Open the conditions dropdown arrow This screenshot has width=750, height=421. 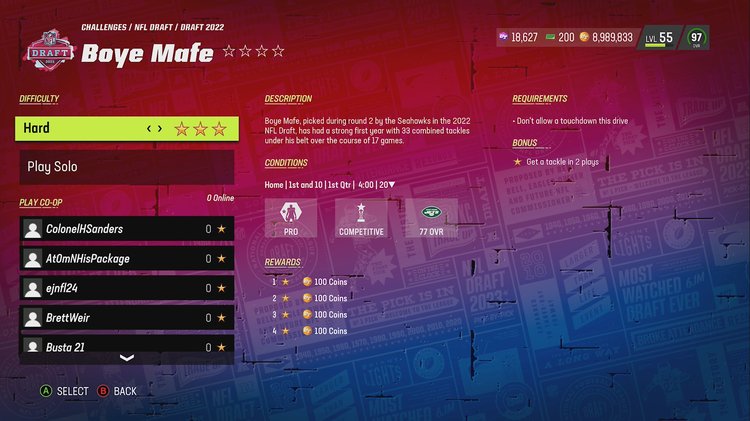pyautogui.click(x=392, y=184)
